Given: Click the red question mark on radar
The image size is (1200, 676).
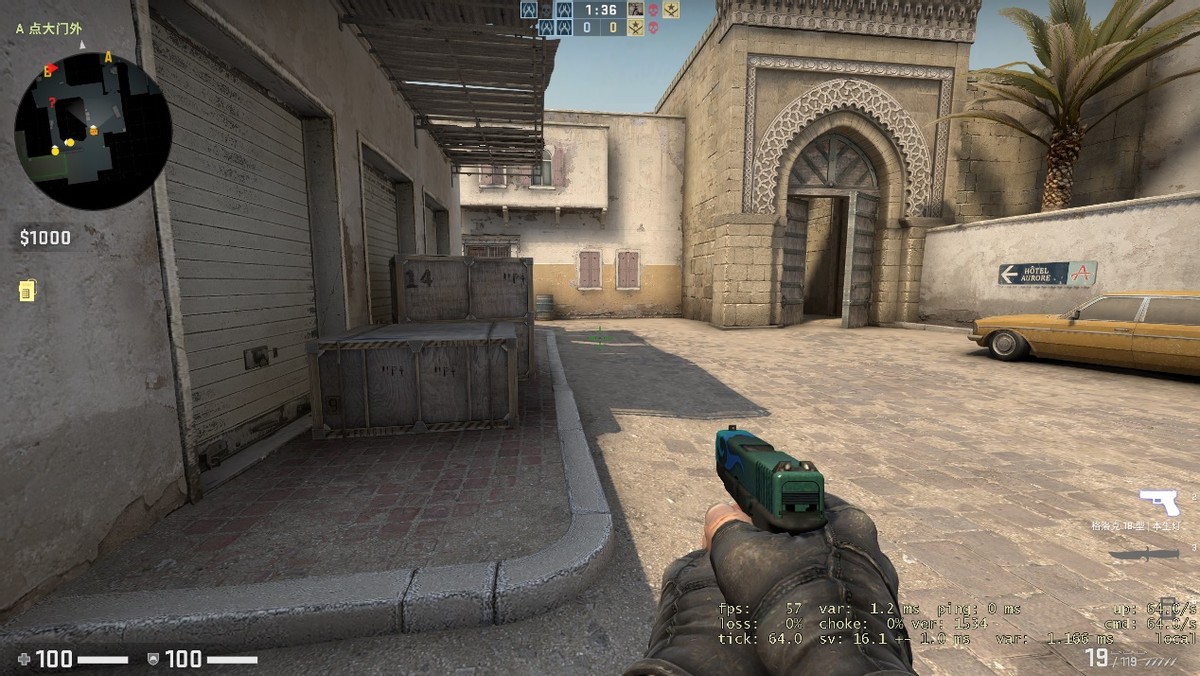Looking at the screenshot, I should click(x=51, y=102).
